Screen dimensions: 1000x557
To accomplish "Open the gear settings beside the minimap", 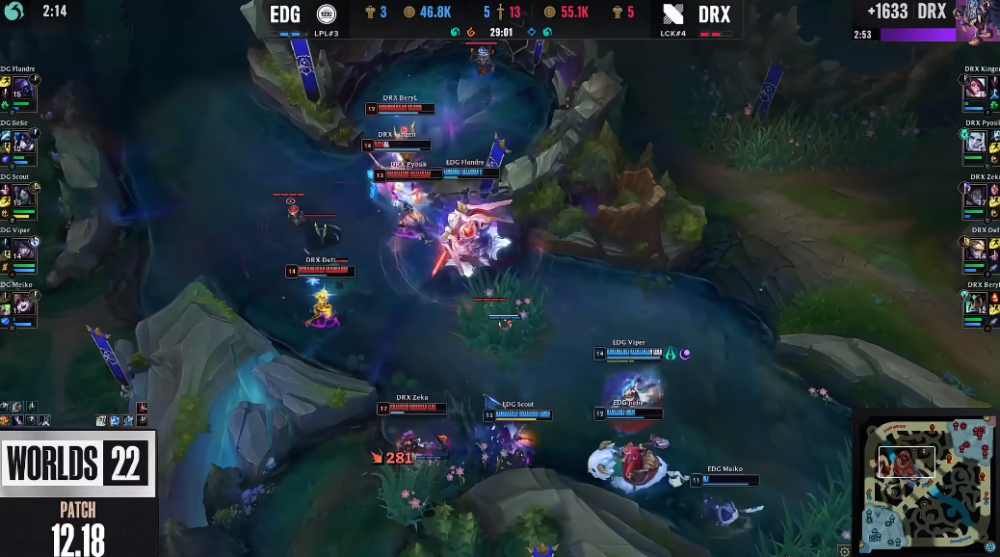I will [845, 550].
